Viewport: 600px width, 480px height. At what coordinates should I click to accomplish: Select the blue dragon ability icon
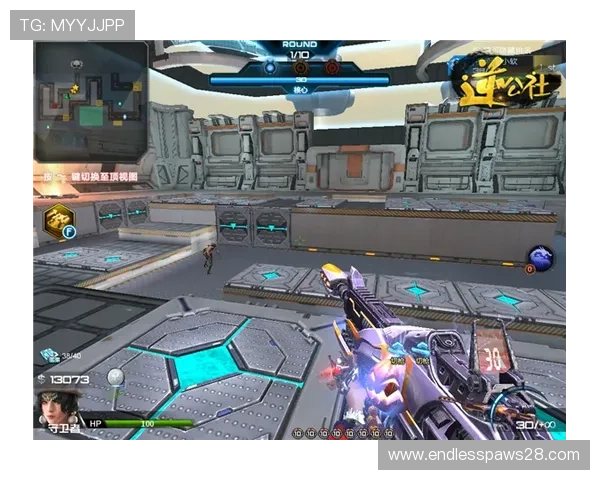click(542, 258)
